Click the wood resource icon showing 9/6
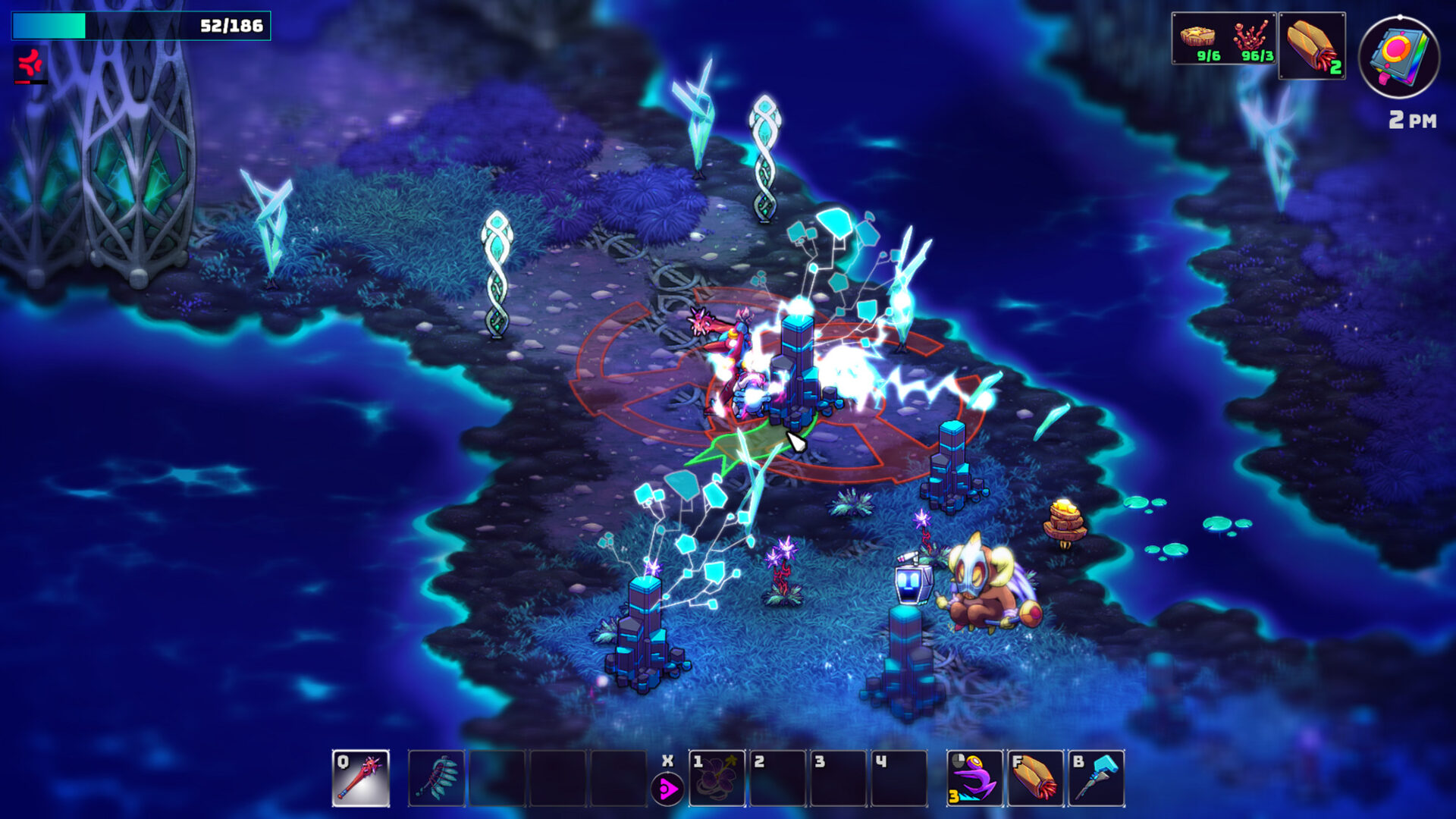Viewport: 1456px width, 819px height. (1197, 38)
